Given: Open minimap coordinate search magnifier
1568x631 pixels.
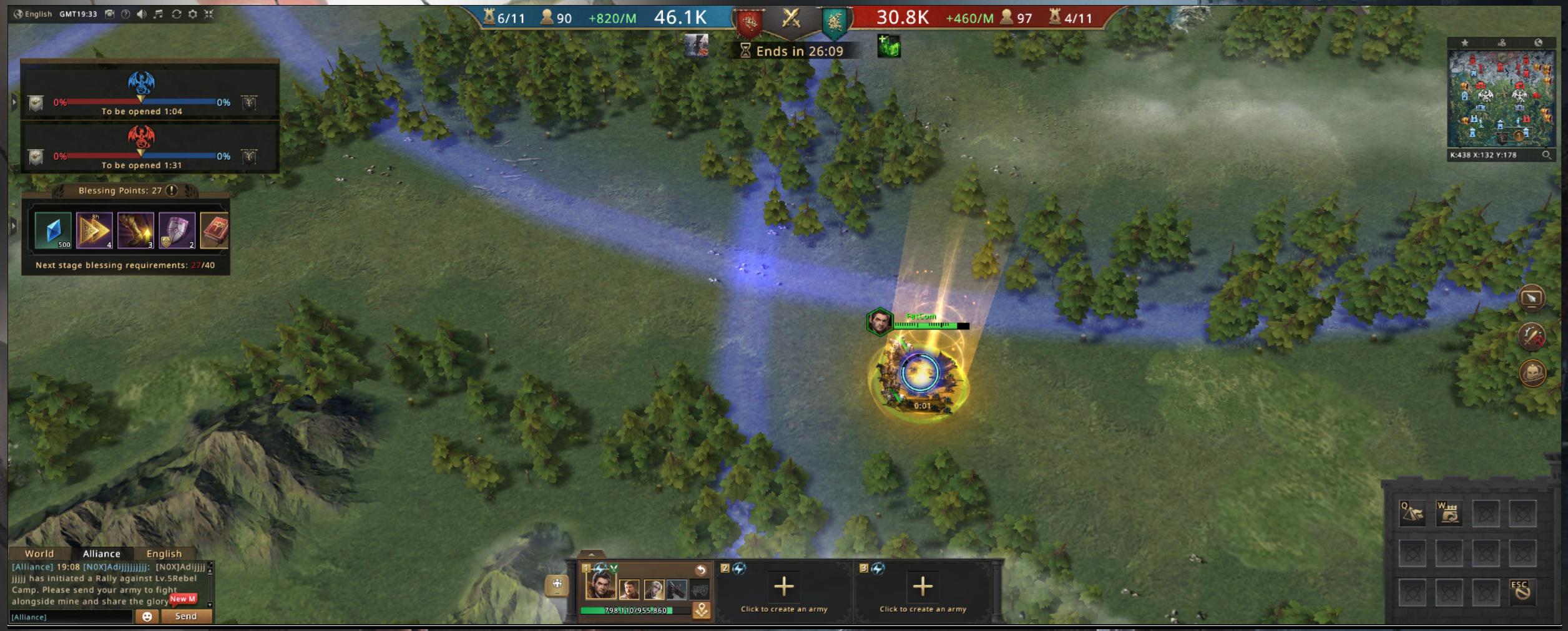Looking at the screenshot, I should (1546, 155).
